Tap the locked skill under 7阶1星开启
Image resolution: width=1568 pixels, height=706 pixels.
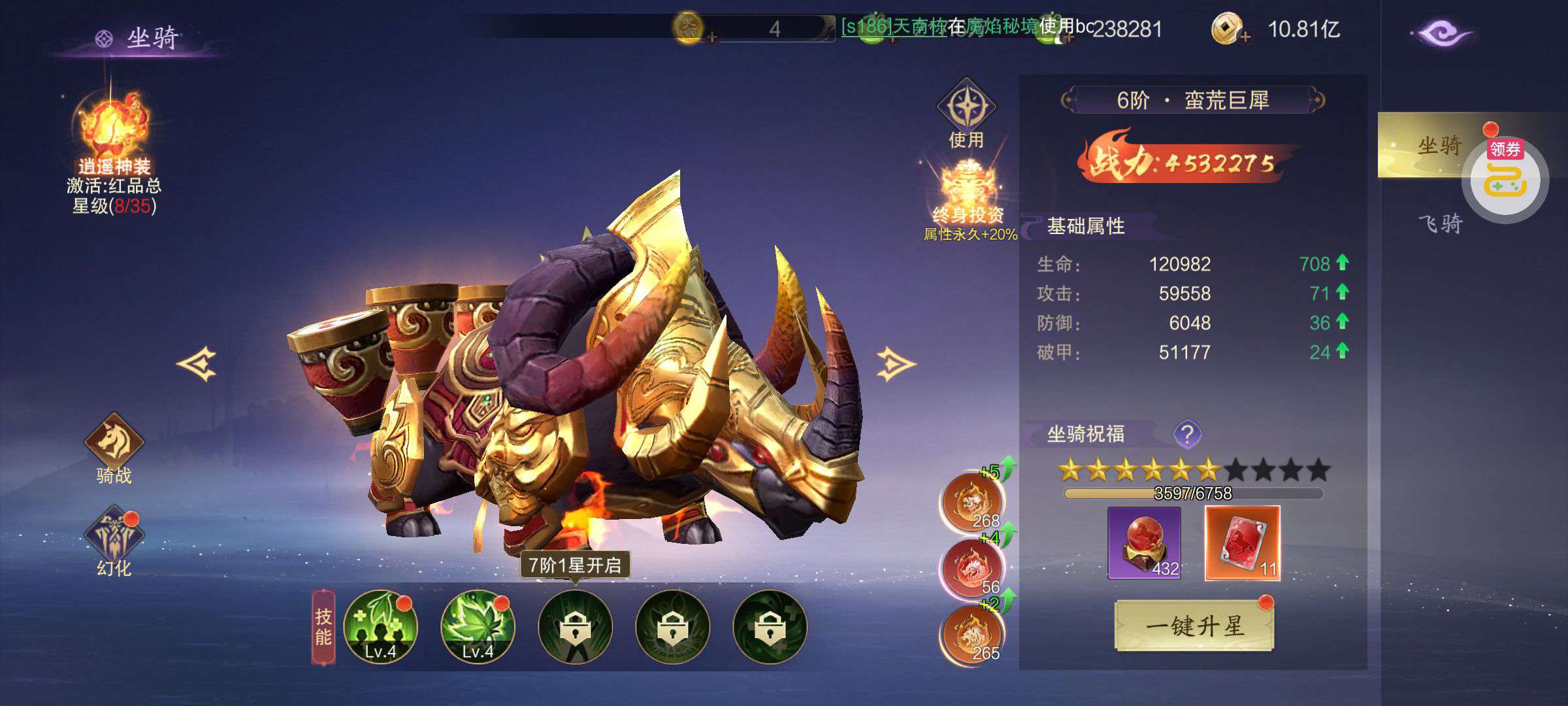point(575,626)
